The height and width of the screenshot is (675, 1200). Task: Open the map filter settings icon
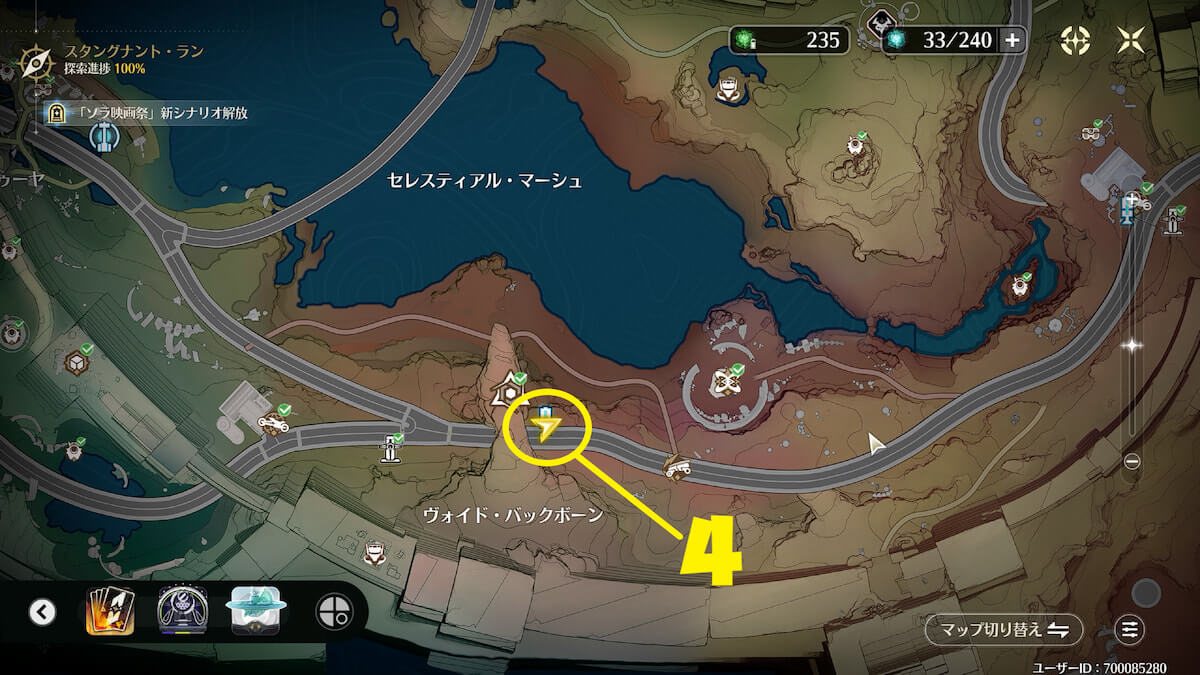[1130, 630]
